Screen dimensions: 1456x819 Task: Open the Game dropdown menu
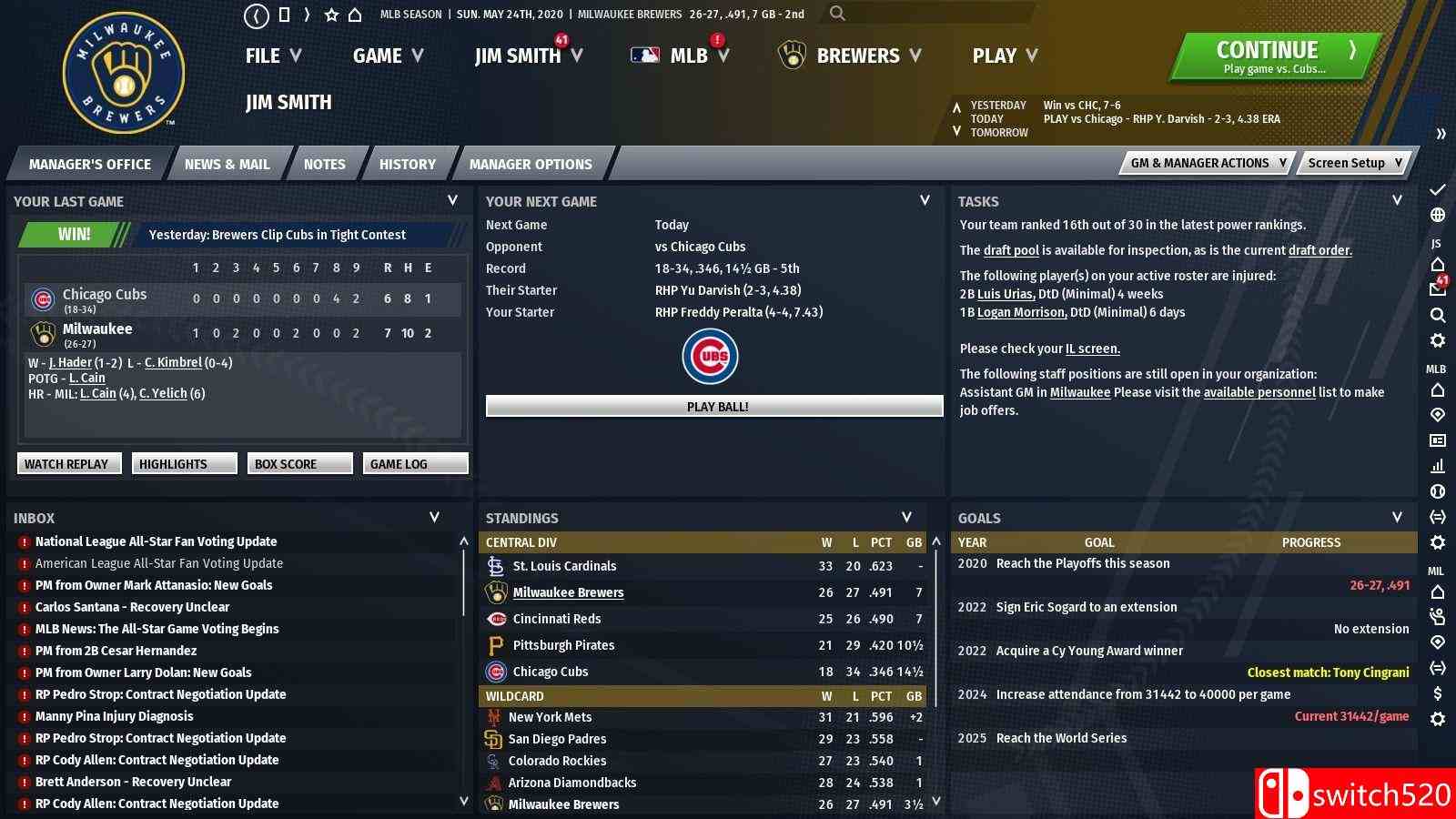388,56
